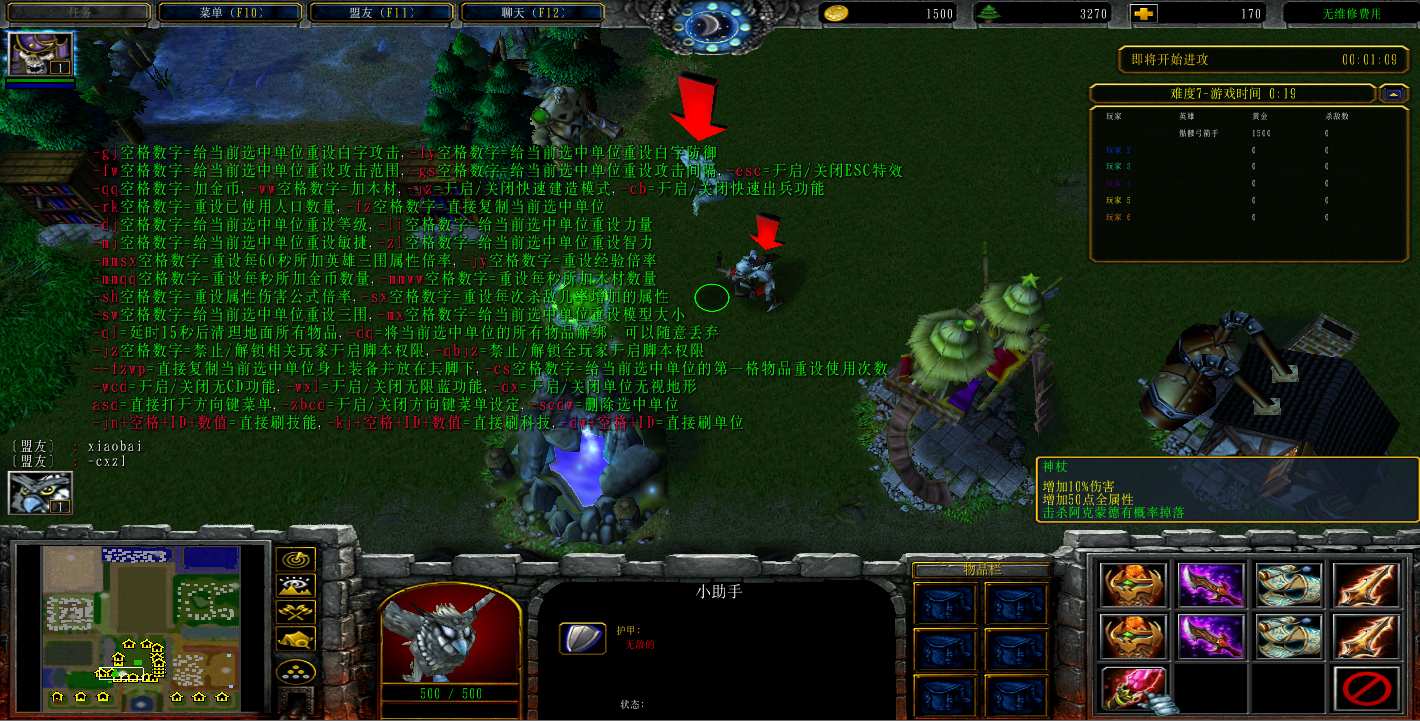Toggle the minimap terrain display button

coord(299,586)
